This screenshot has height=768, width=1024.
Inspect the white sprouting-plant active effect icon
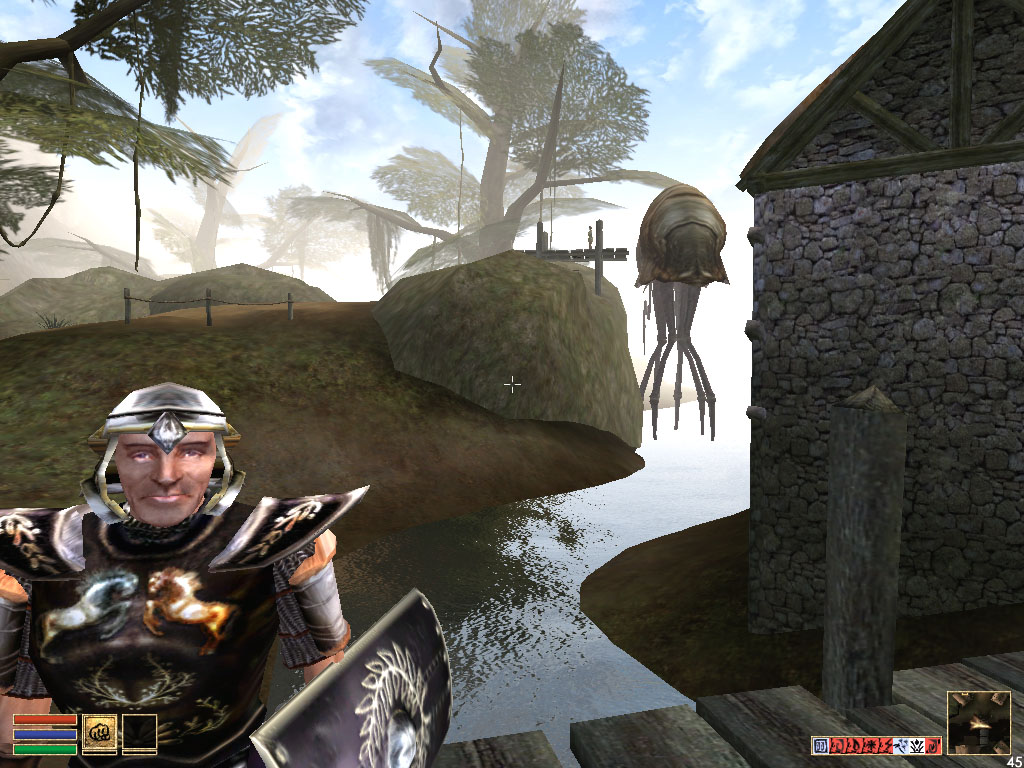click(x=917, y=746)
